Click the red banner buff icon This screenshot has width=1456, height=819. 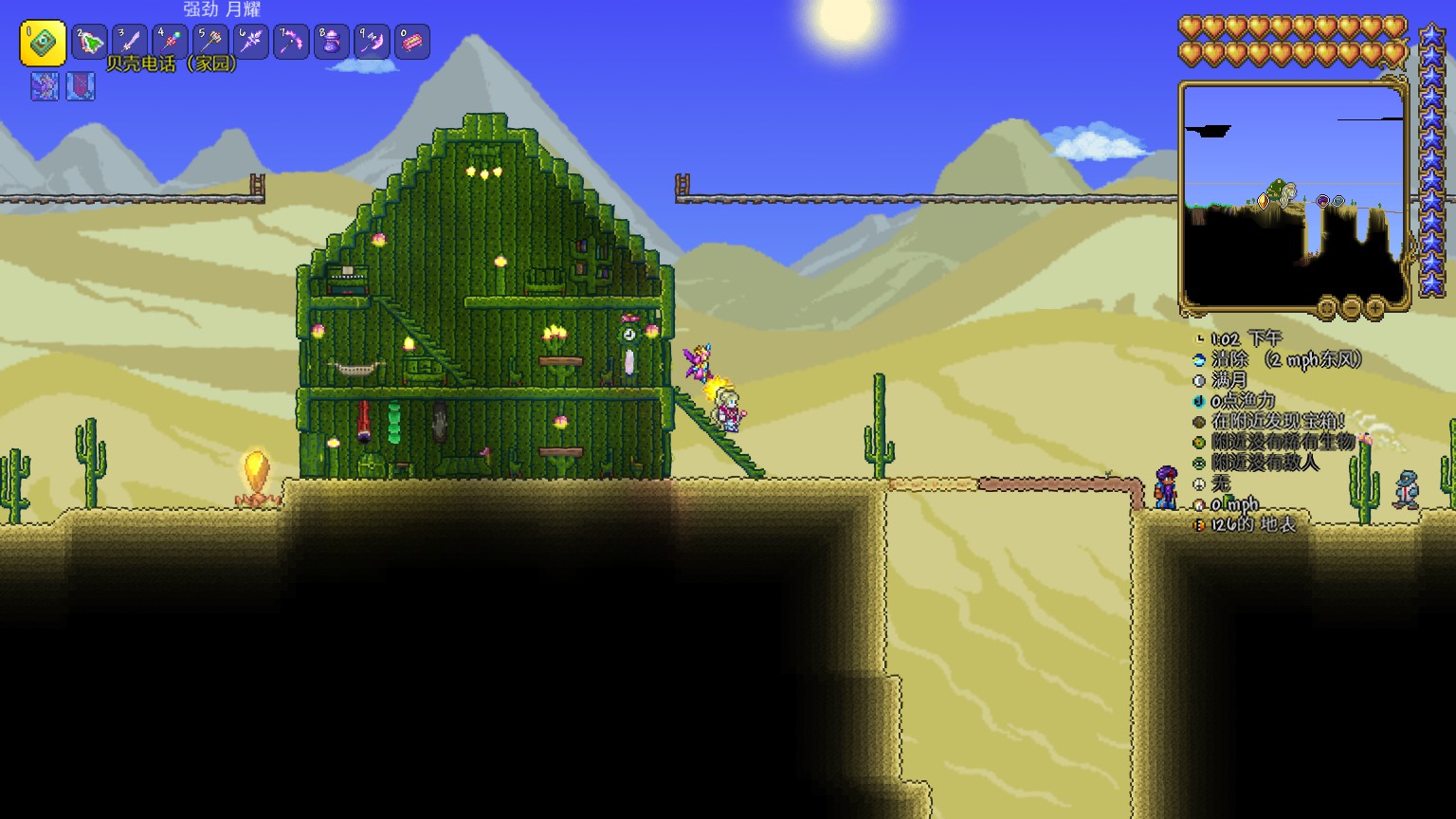click(81, 86)
